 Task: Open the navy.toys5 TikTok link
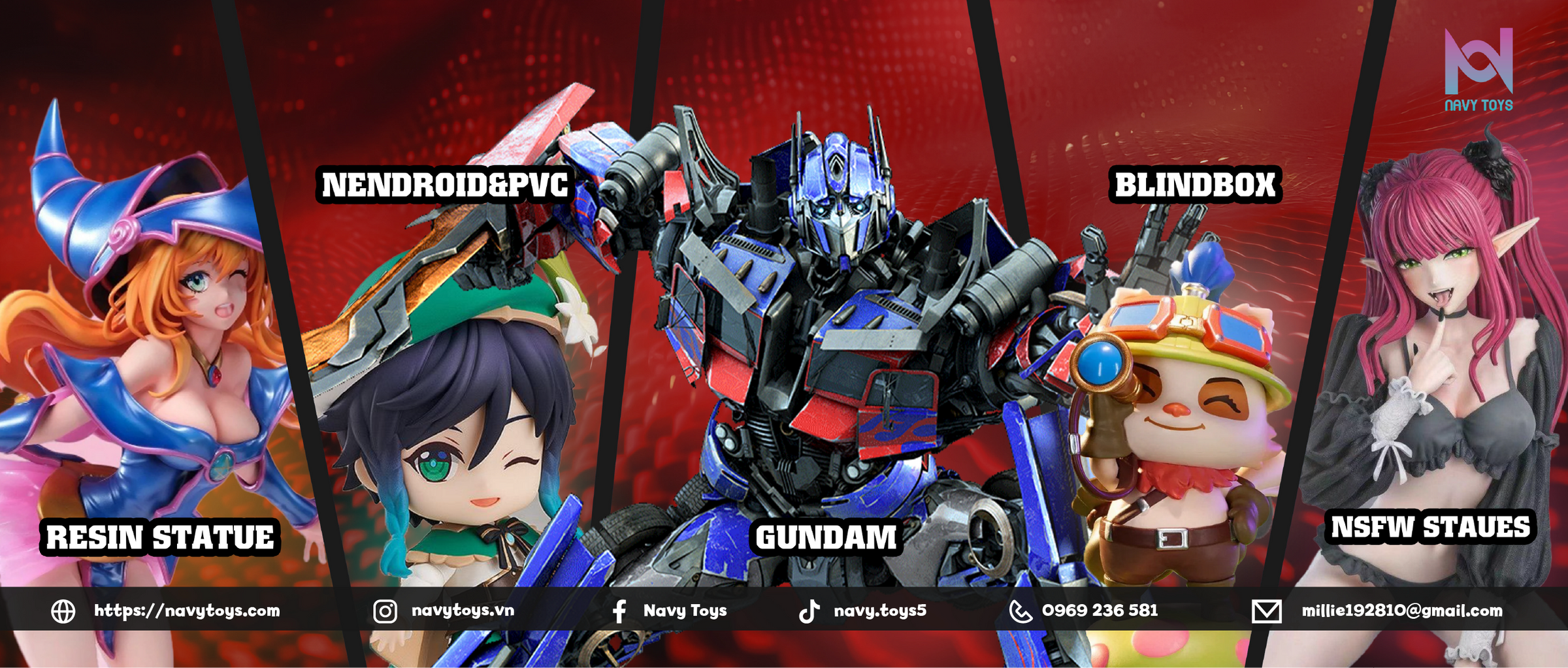point(879,611)
